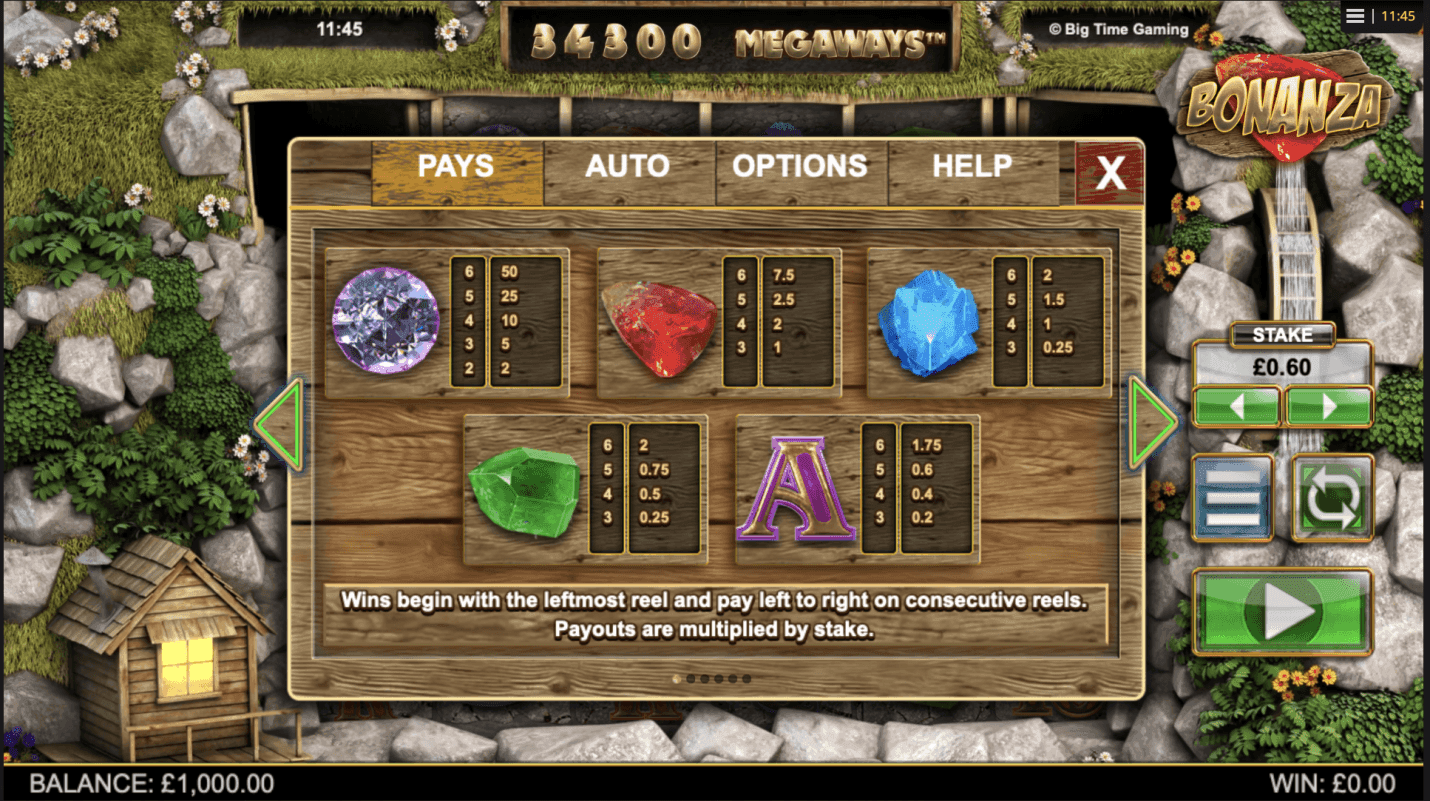Select the PAYS tab
1430x801 pixels.
pyautogui.click(x=456, y=166)
